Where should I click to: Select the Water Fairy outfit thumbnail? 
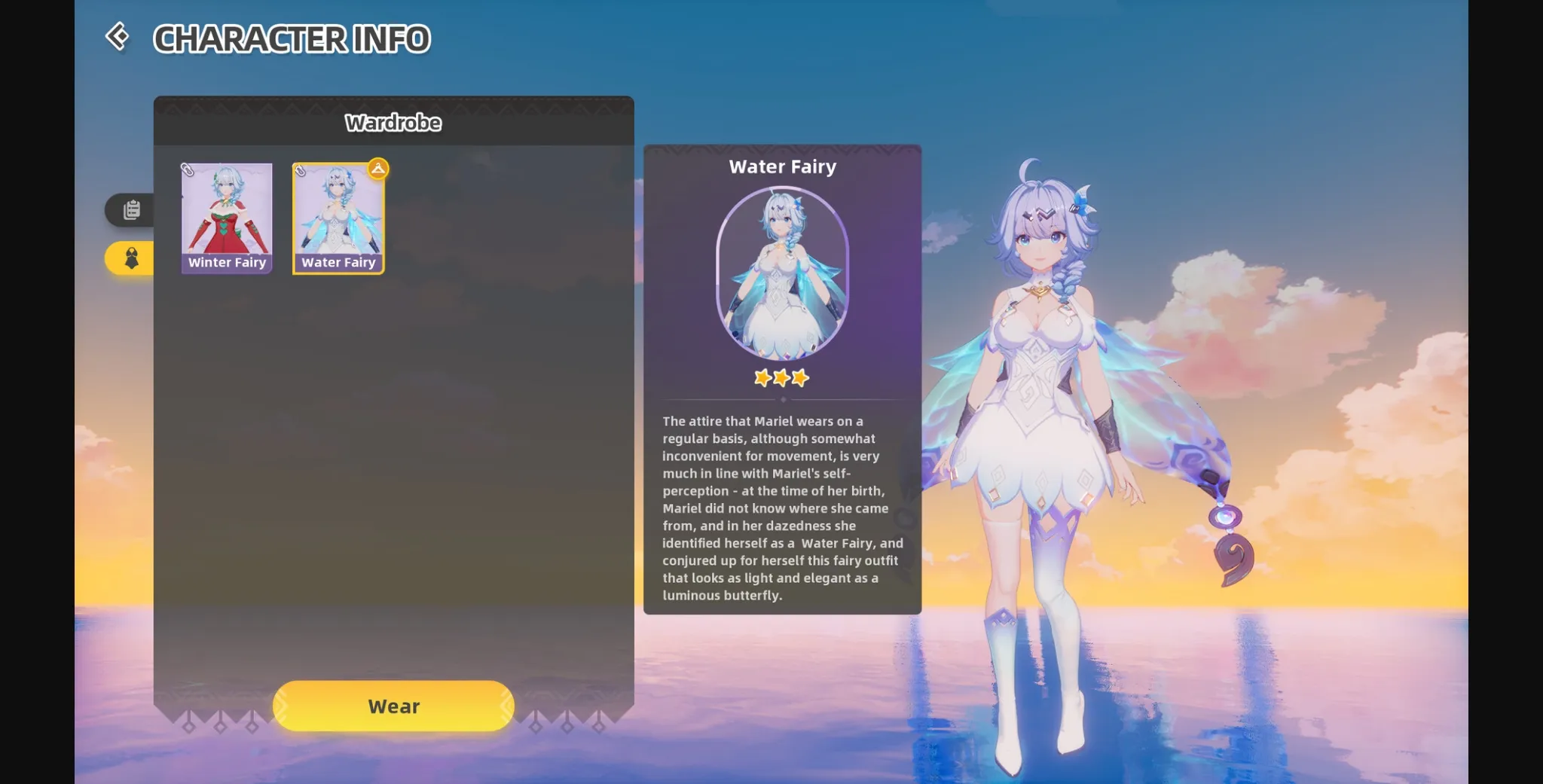(x=339, y=215)
